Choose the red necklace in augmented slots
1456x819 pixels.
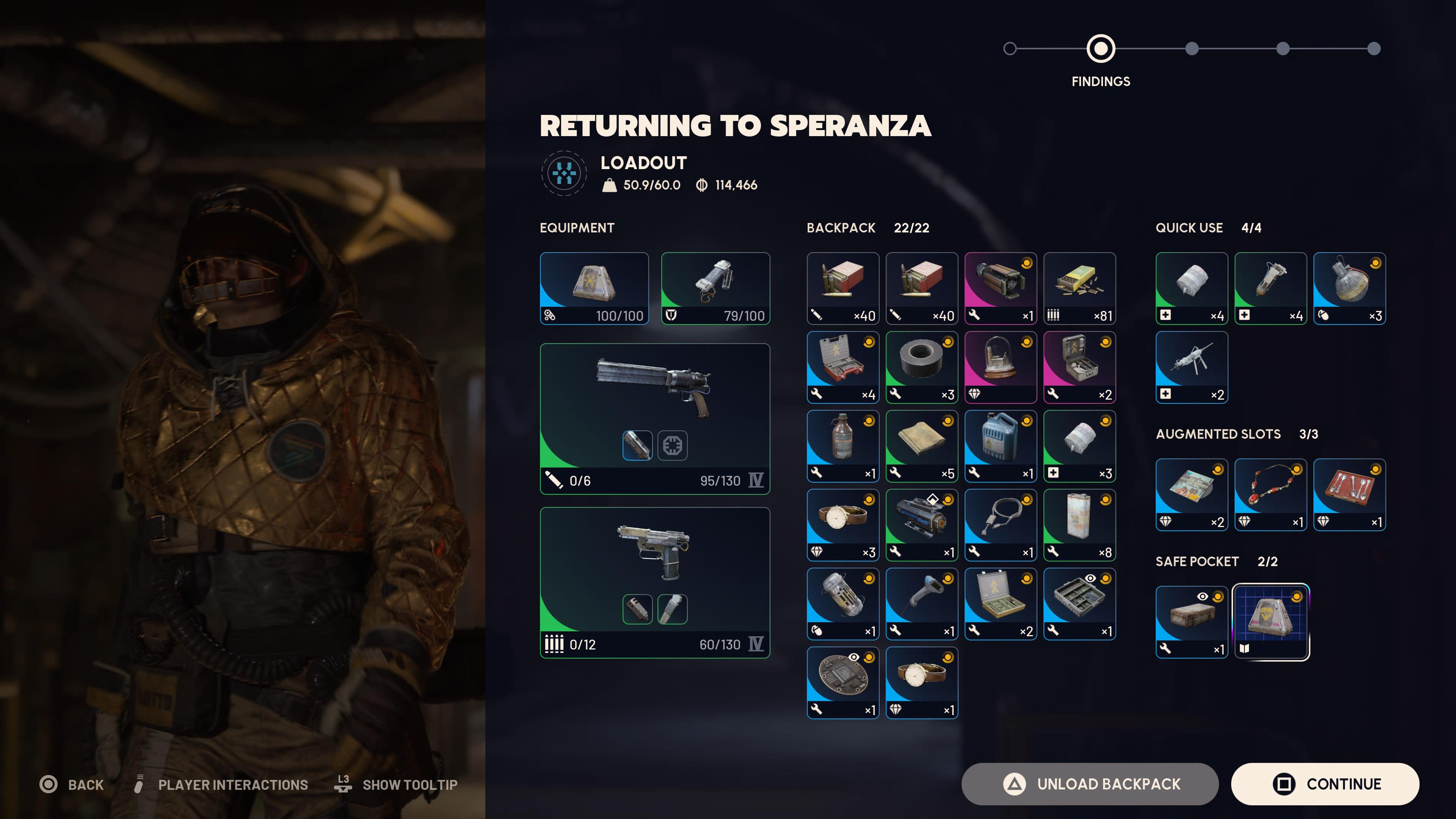[1270, 494]
